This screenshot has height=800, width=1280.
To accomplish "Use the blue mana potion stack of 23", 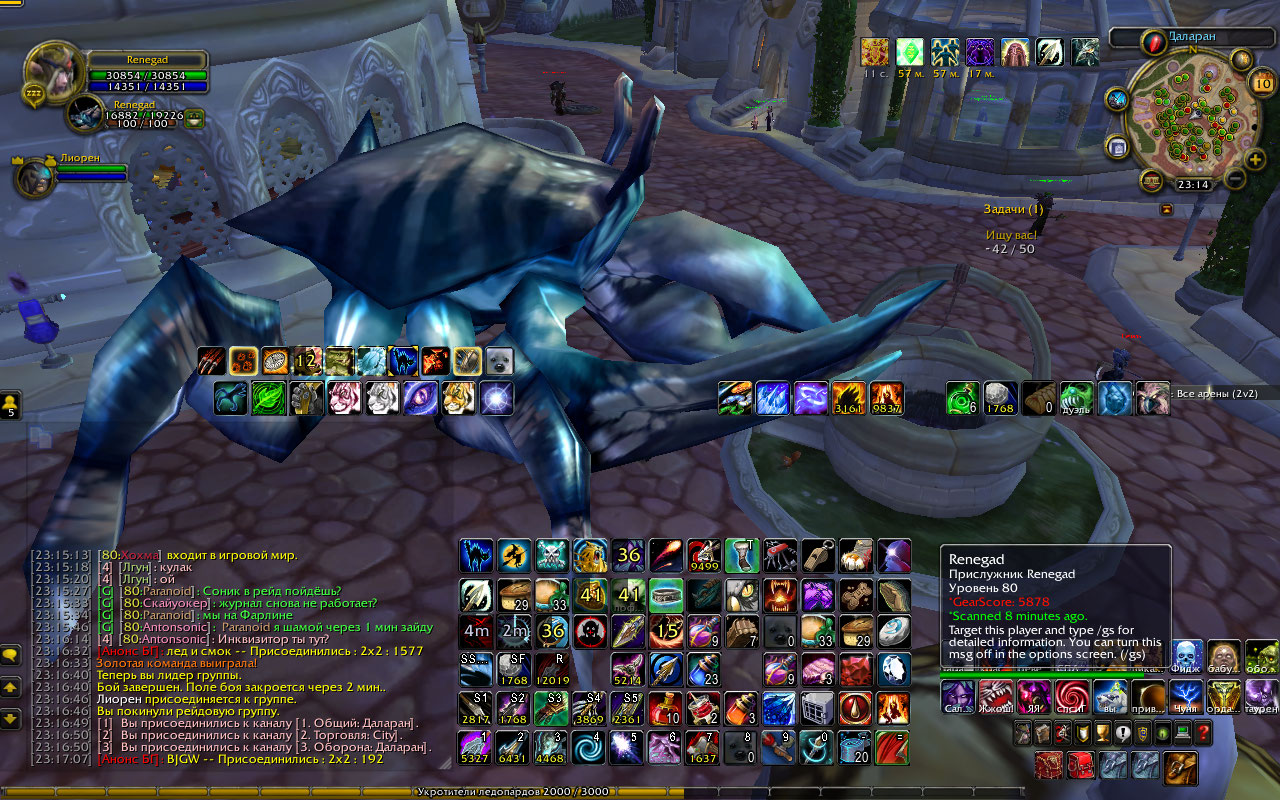I will point(704,670).
